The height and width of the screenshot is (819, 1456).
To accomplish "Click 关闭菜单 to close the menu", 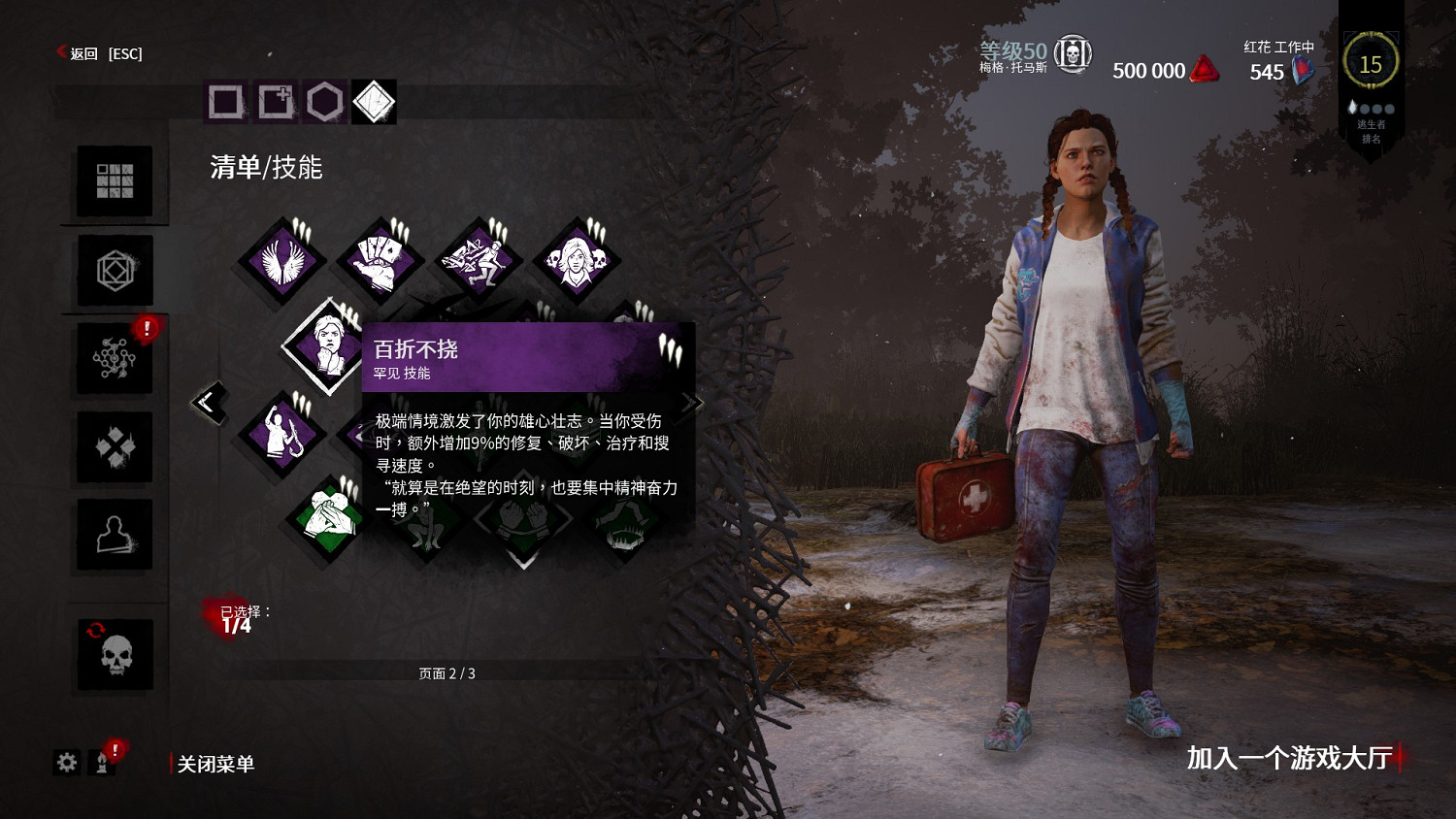I will 215,764.
